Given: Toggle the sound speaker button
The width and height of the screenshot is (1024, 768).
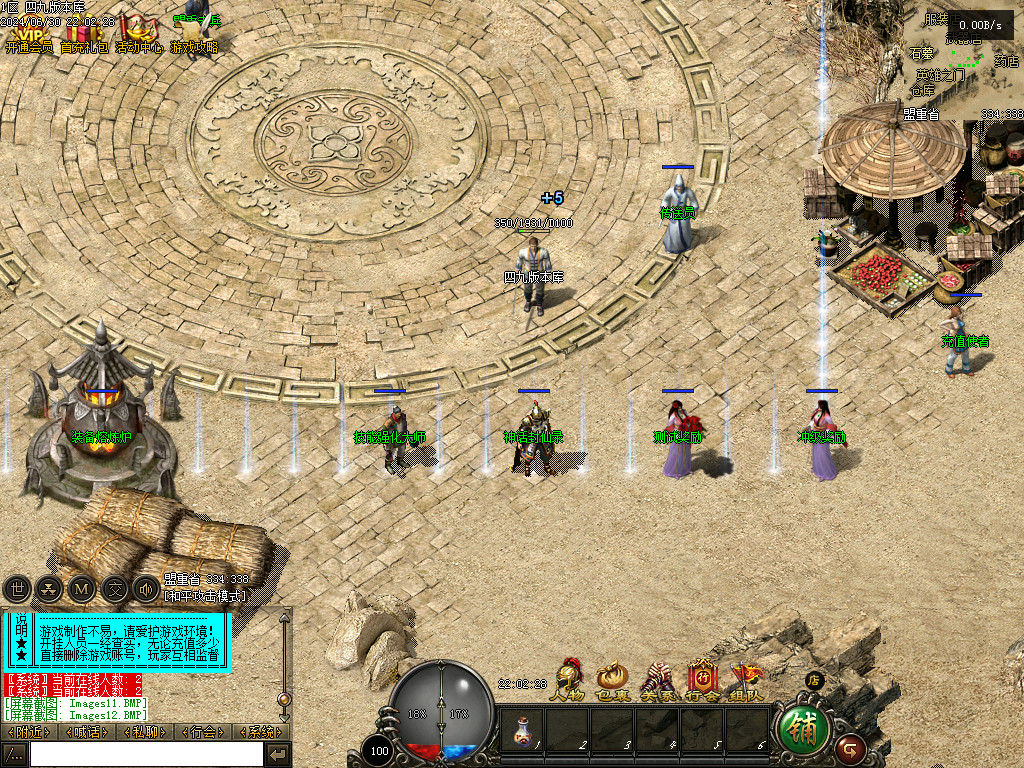Looking at the screenshot, I should (146, 589).
